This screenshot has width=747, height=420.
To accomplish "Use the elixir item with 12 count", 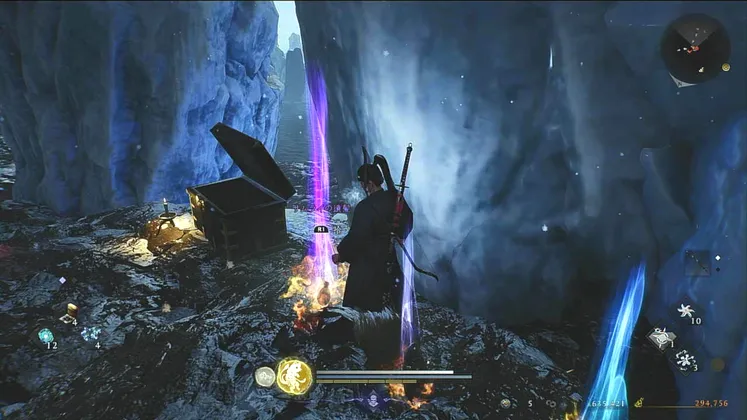I will coord(46,336).
